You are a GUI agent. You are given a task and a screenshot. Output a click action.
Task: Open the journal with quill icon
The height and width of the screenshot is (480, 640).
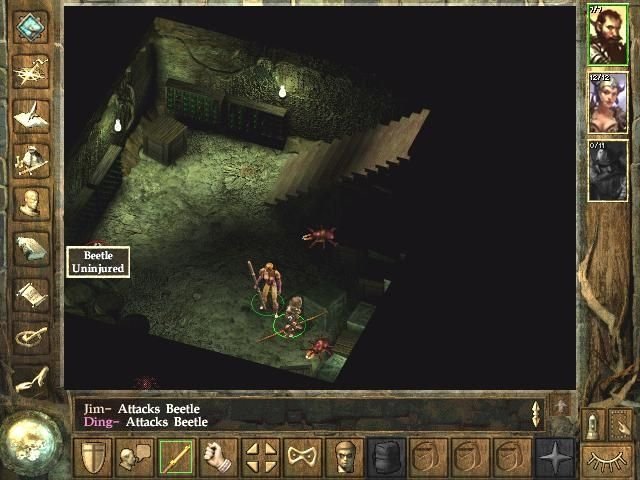pyautogui.click(x=32, y=113)
